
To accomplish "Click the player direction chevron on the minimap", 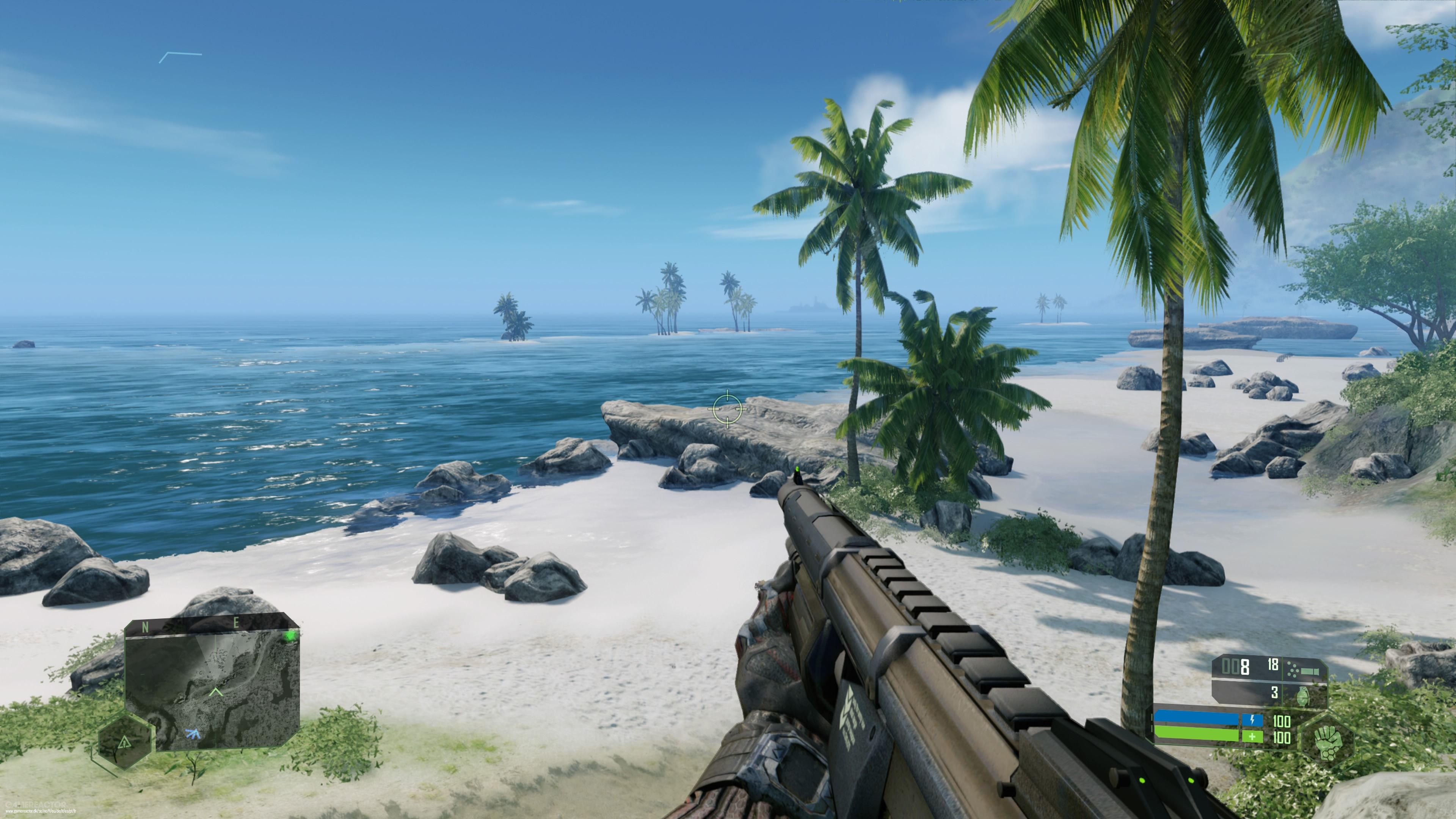I will (x=217, y=691).
